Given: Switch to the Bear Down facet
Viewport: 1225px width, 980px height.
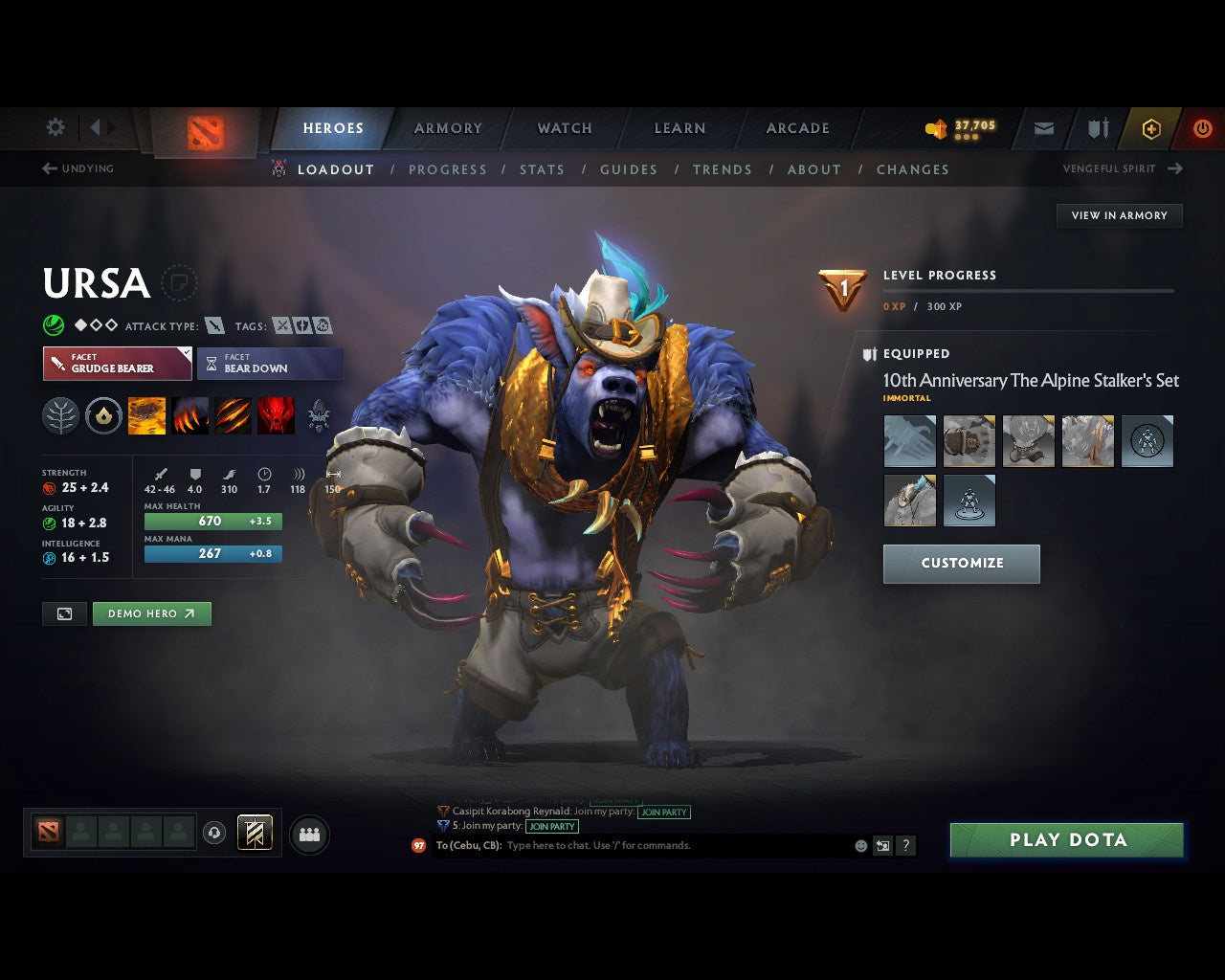Looking at the screenshot, I should click(270, 364).
